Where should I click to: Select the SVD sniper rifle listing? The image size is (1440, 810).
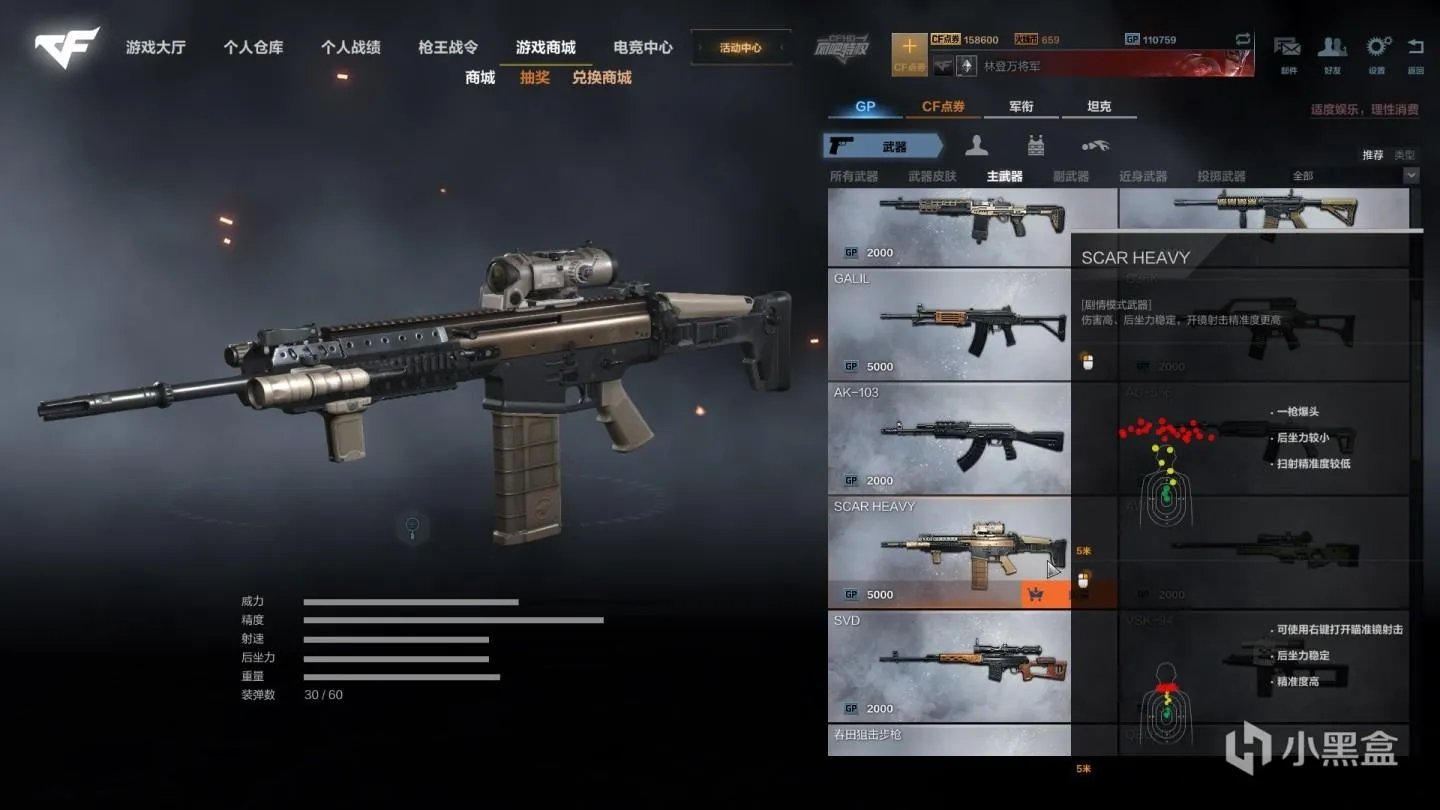click(948, 667)
